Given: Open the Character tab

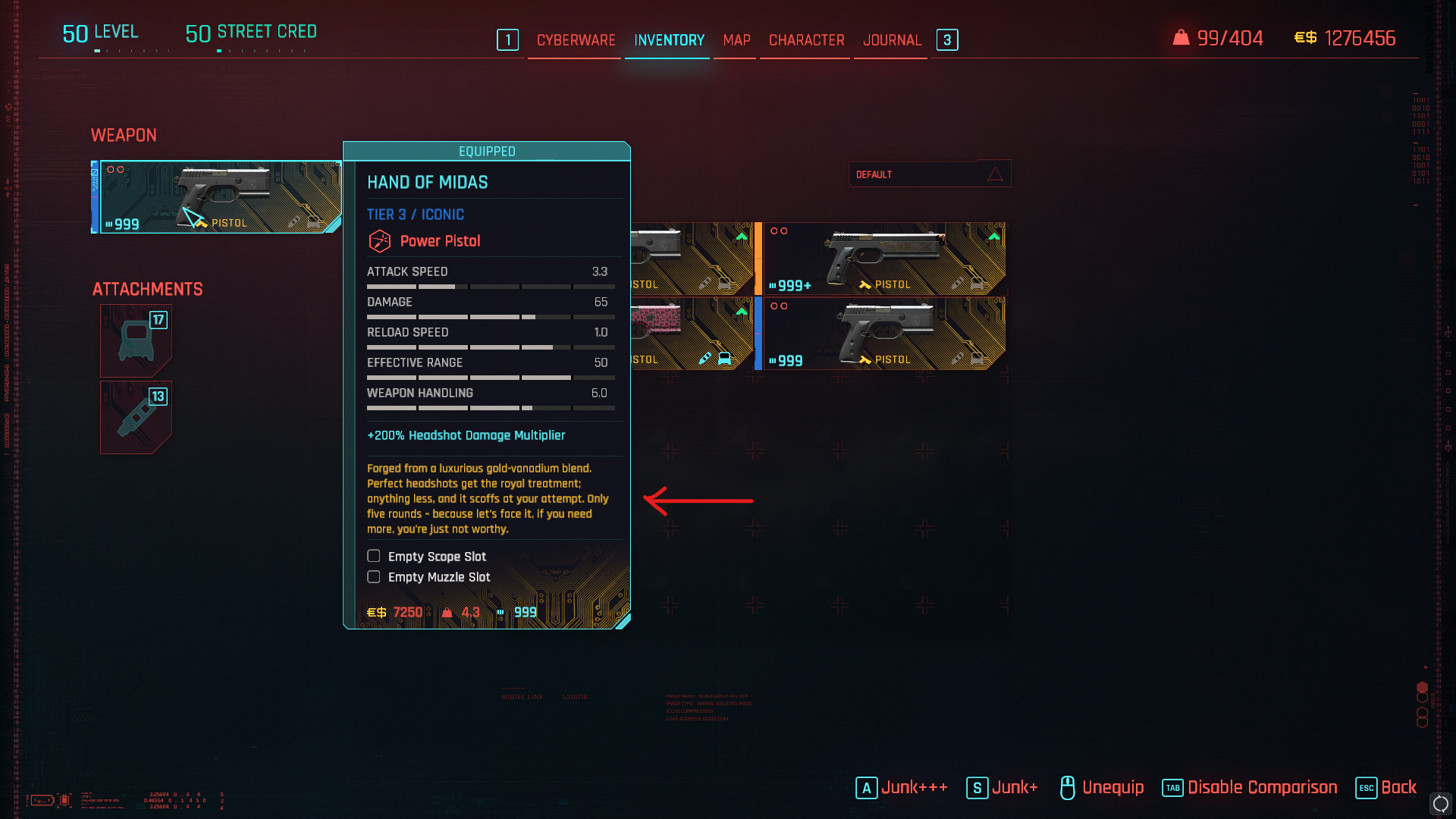Looking at the screenshot, I should click(806, 40).
